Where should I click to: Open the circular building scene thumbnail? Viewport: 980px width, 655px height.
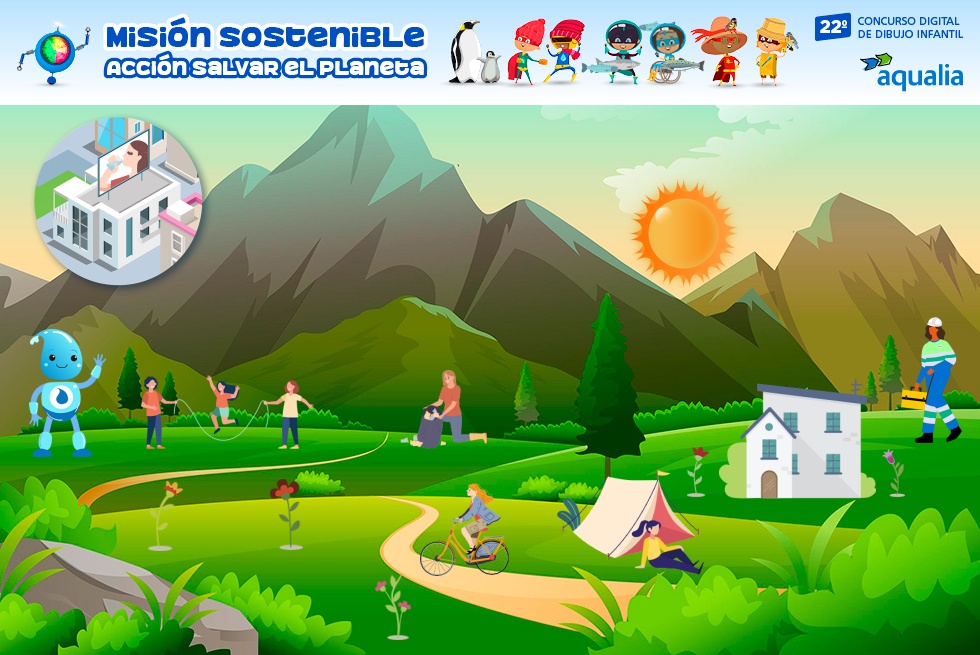[119, 199]
